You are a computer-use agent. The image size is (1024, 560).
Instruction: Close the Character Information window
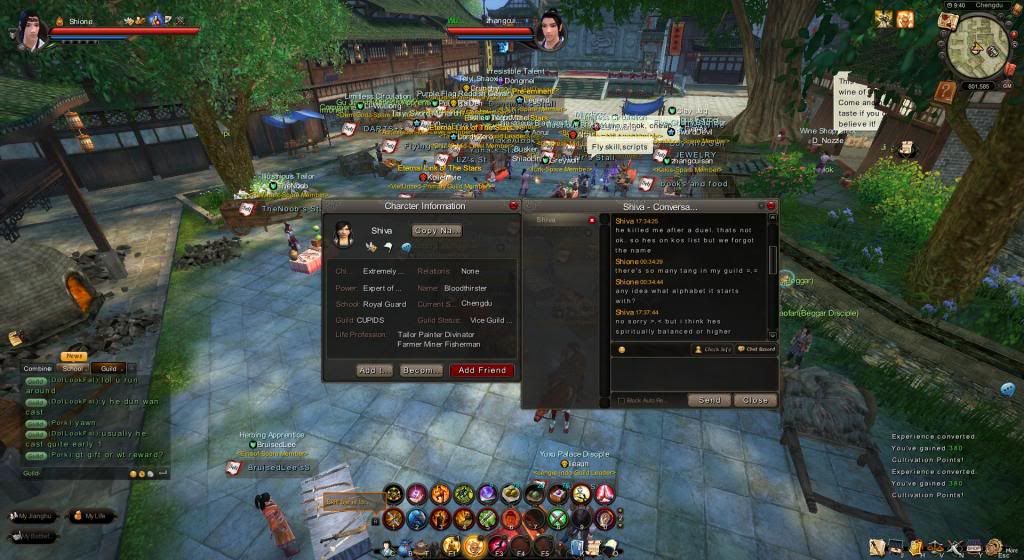[514, 205]
